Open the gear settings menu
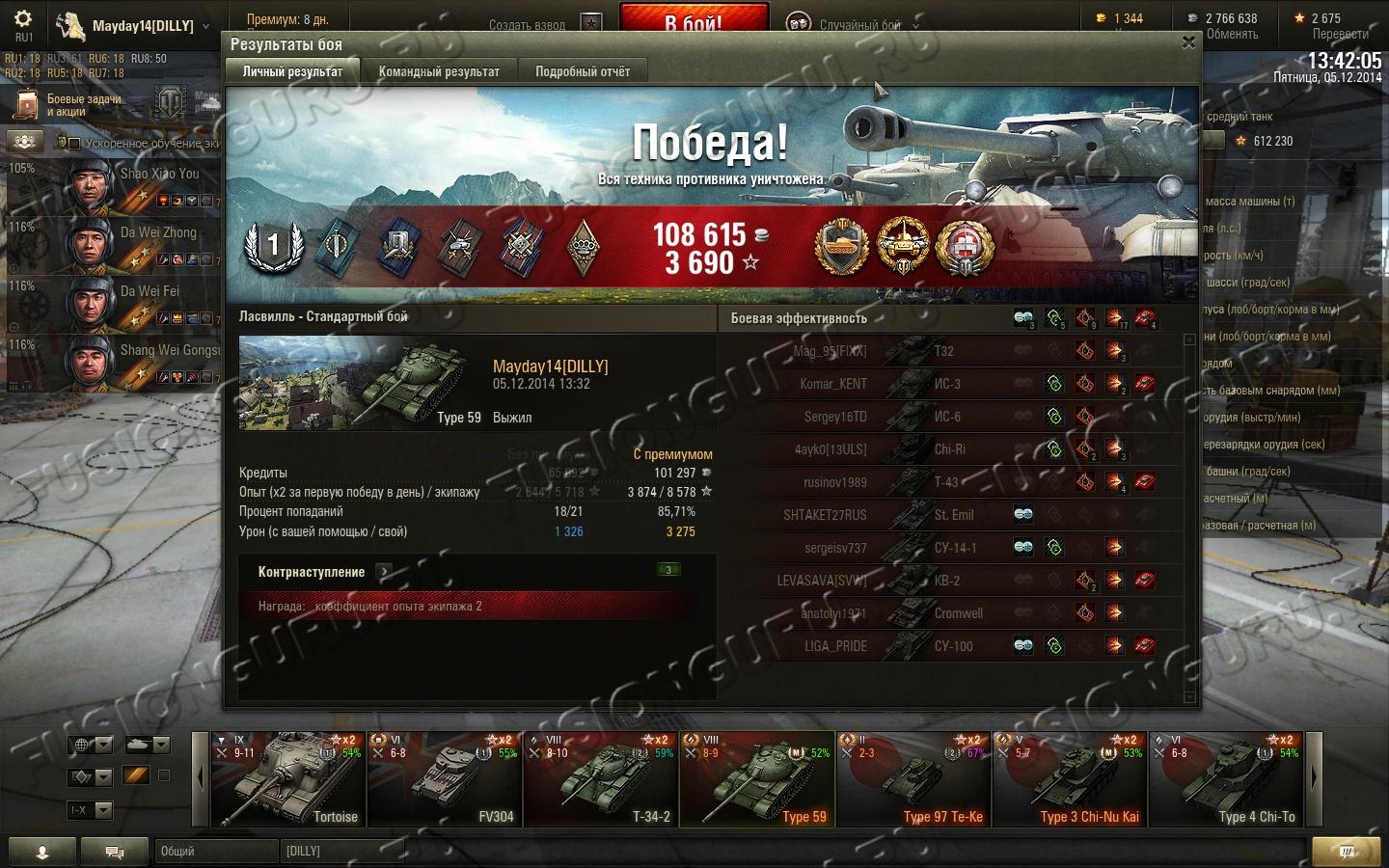 click(x=23, y=19)
